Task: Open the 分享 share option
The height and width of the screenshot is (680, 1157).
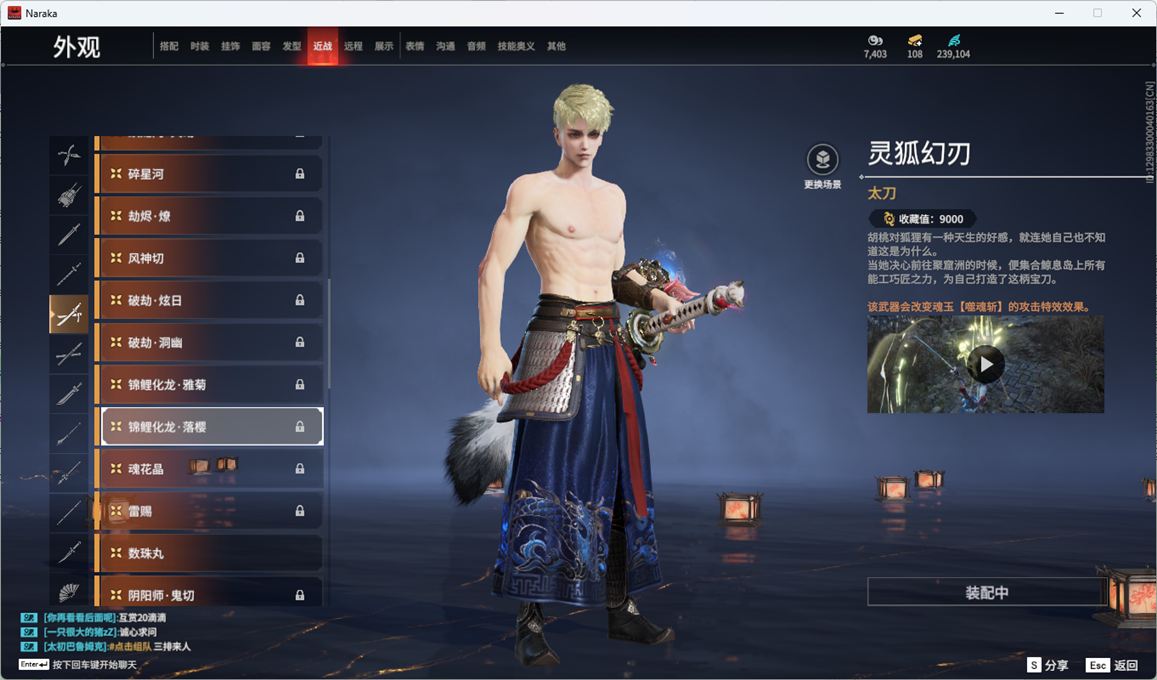Action: [1048, 665]
